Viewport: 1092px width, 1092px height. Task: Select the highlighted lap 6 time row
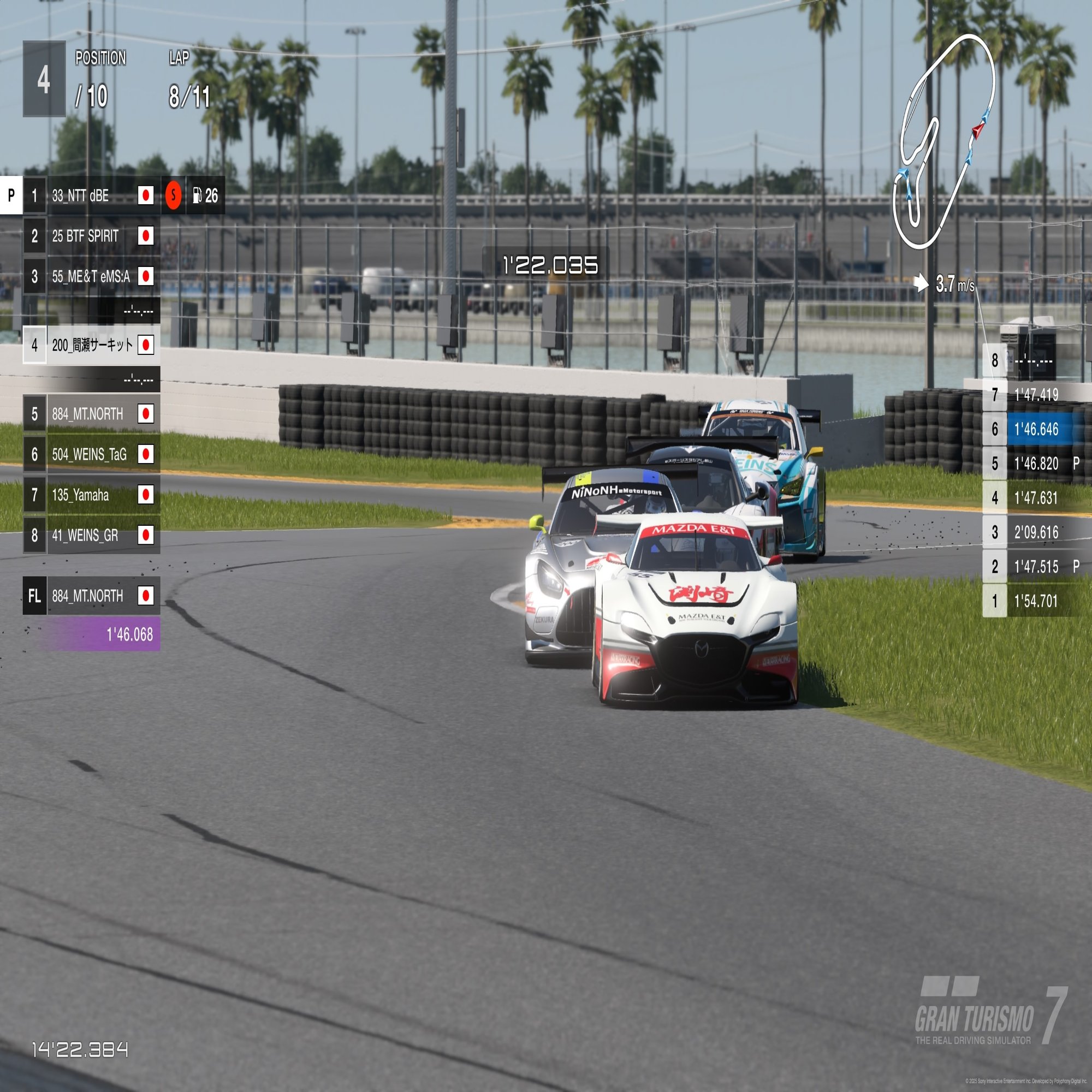tap(1036, 430)
